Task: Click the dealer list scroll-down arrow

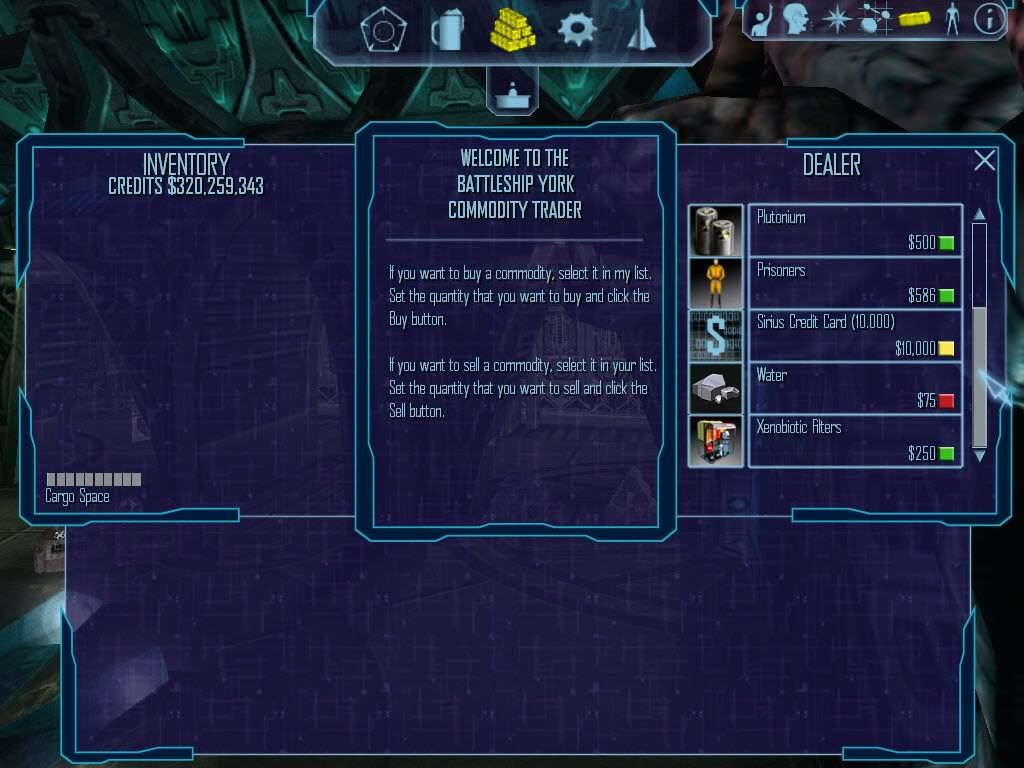Action: (980, 456)
